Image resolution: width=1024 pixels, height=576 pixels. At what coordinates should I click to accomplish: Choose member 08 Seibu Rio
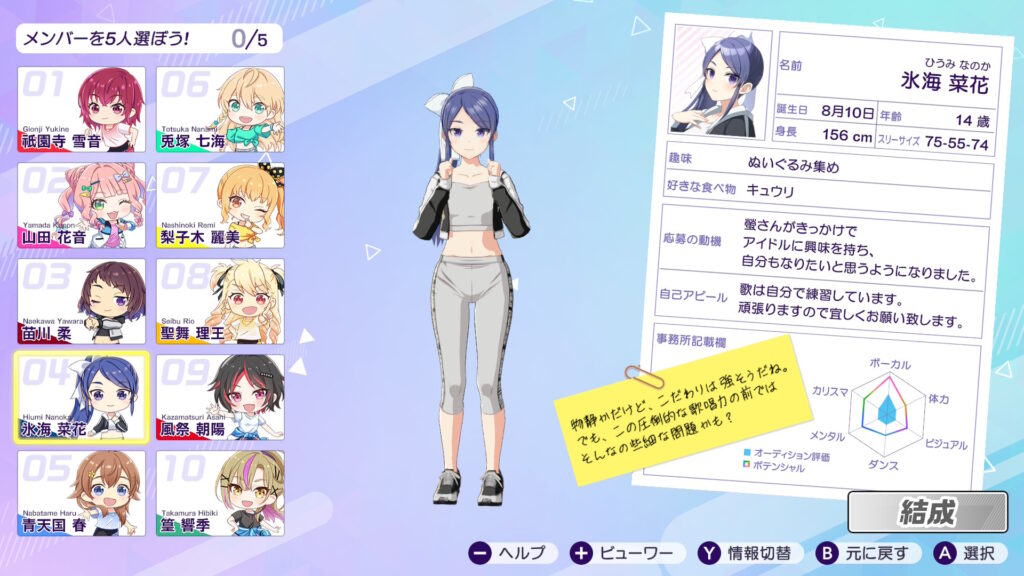[220, 302]
